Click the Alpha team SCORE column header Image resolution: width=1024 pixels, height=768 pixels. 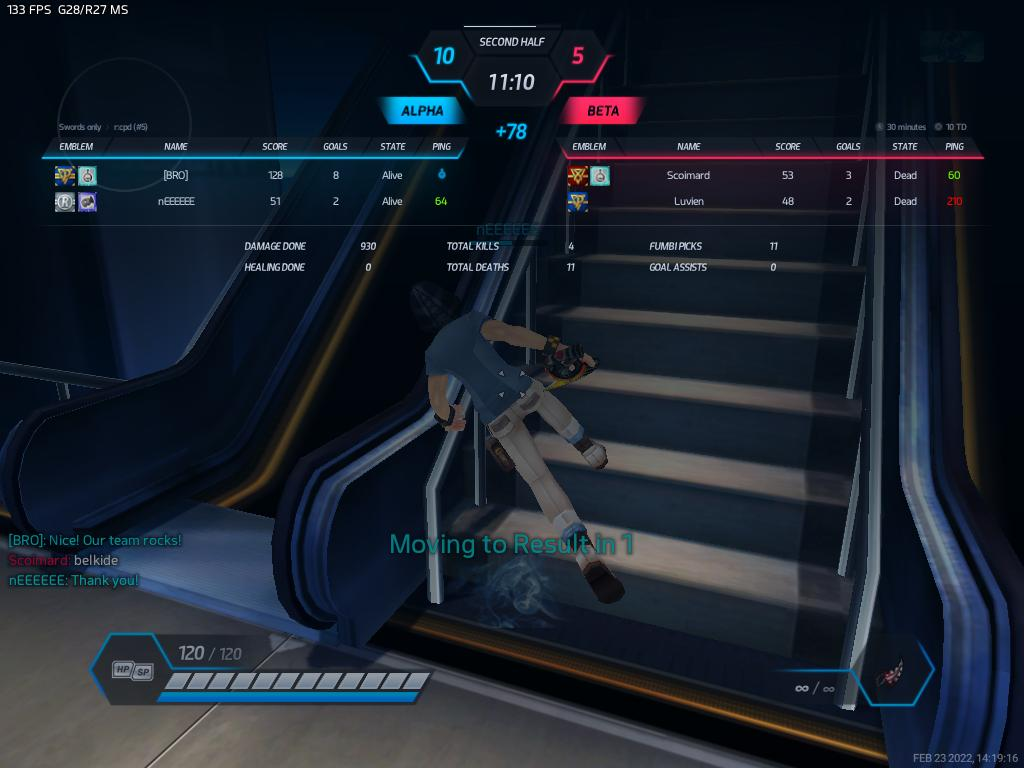(x=275, y=147)
